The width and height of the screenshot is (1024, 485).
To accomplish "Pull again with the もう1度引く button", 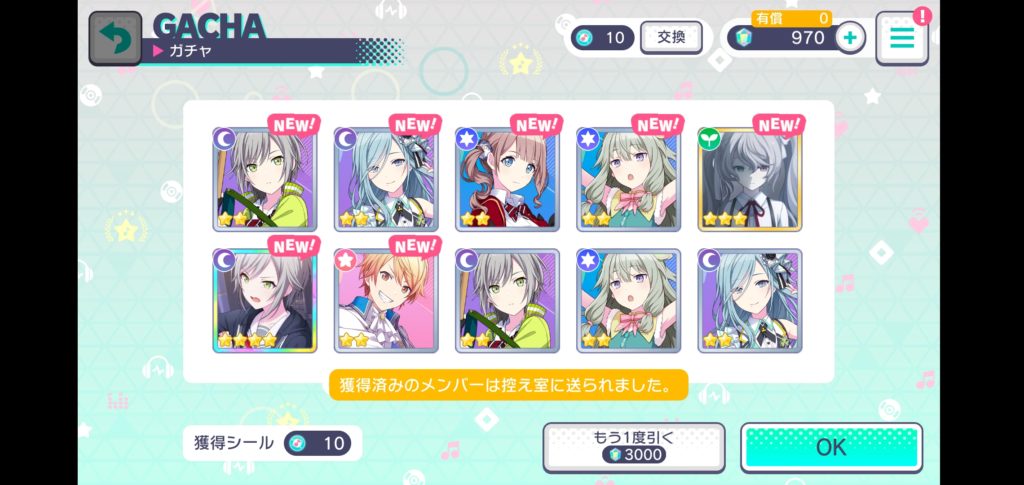I will pos(632,447).
